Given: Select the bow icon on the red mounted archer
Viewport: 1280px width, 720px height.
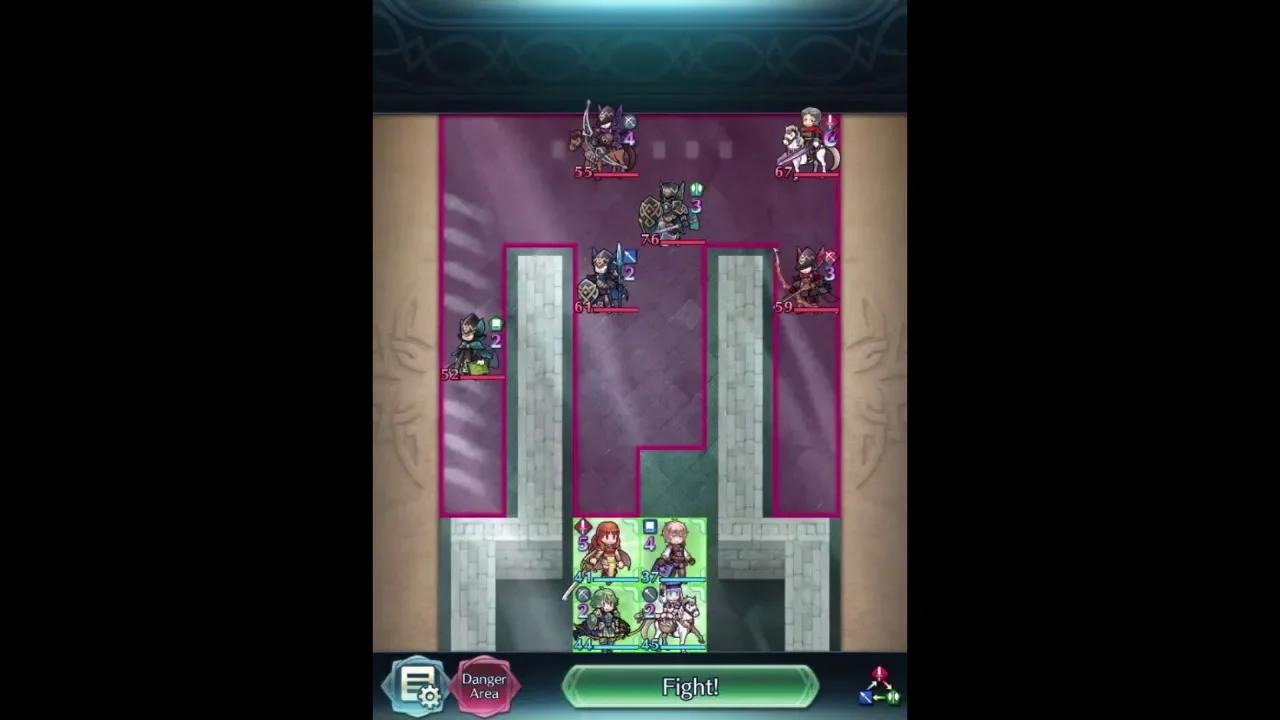Looking at the screenshot, I should (829, 257).
